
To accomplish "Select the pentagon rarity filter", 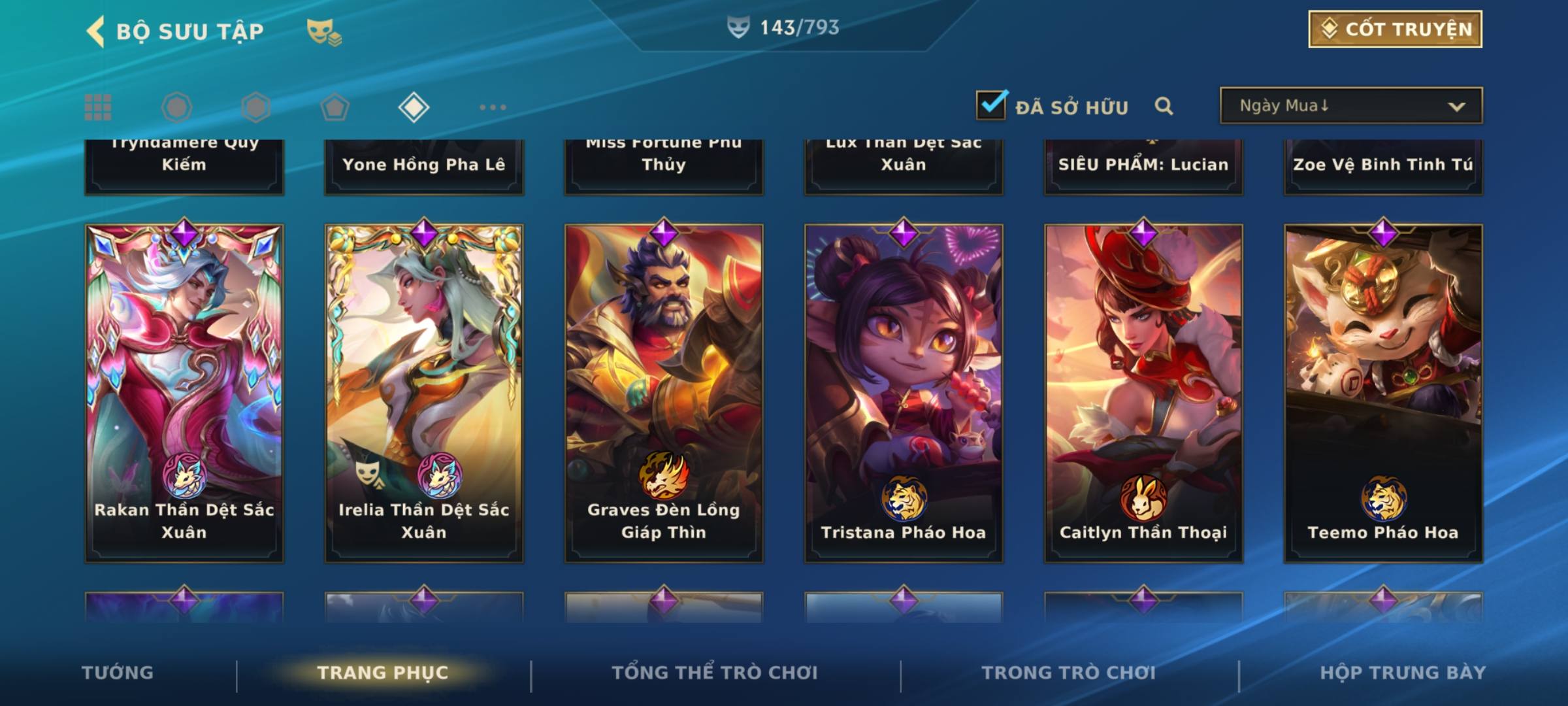I will point(335,107).
